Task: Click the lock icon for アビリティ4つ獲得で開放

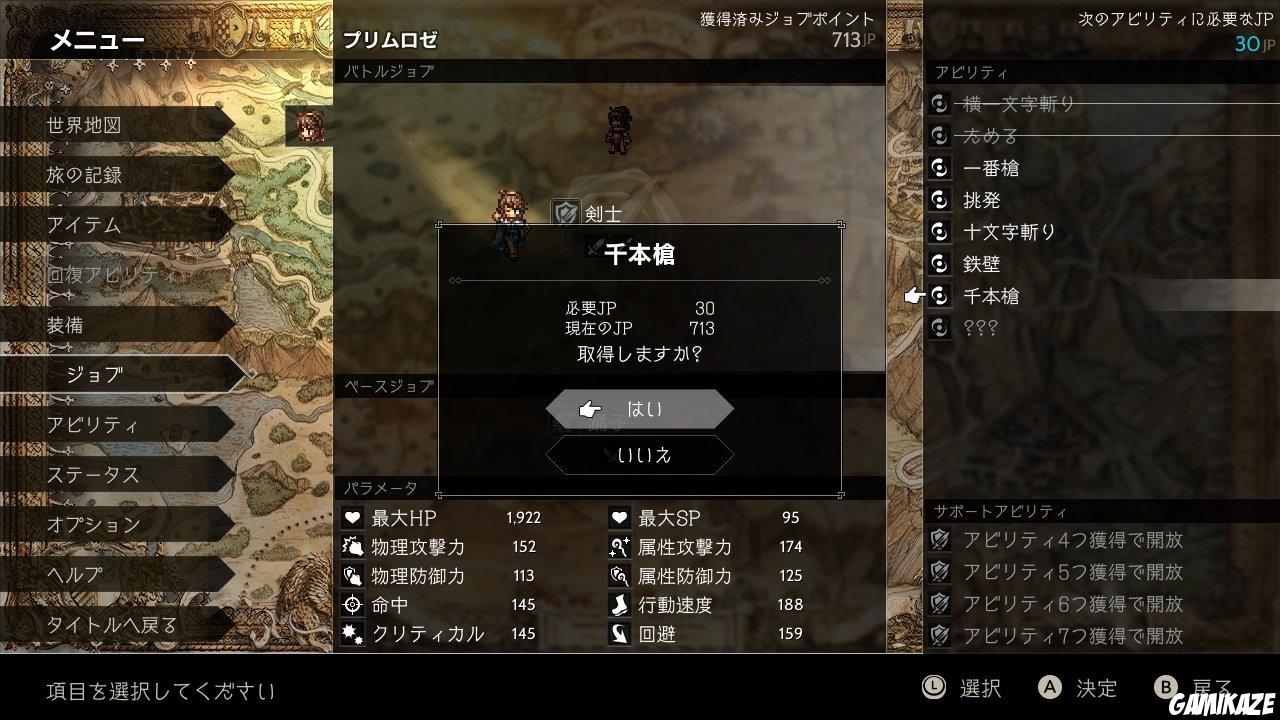Action: coord(938,538)
